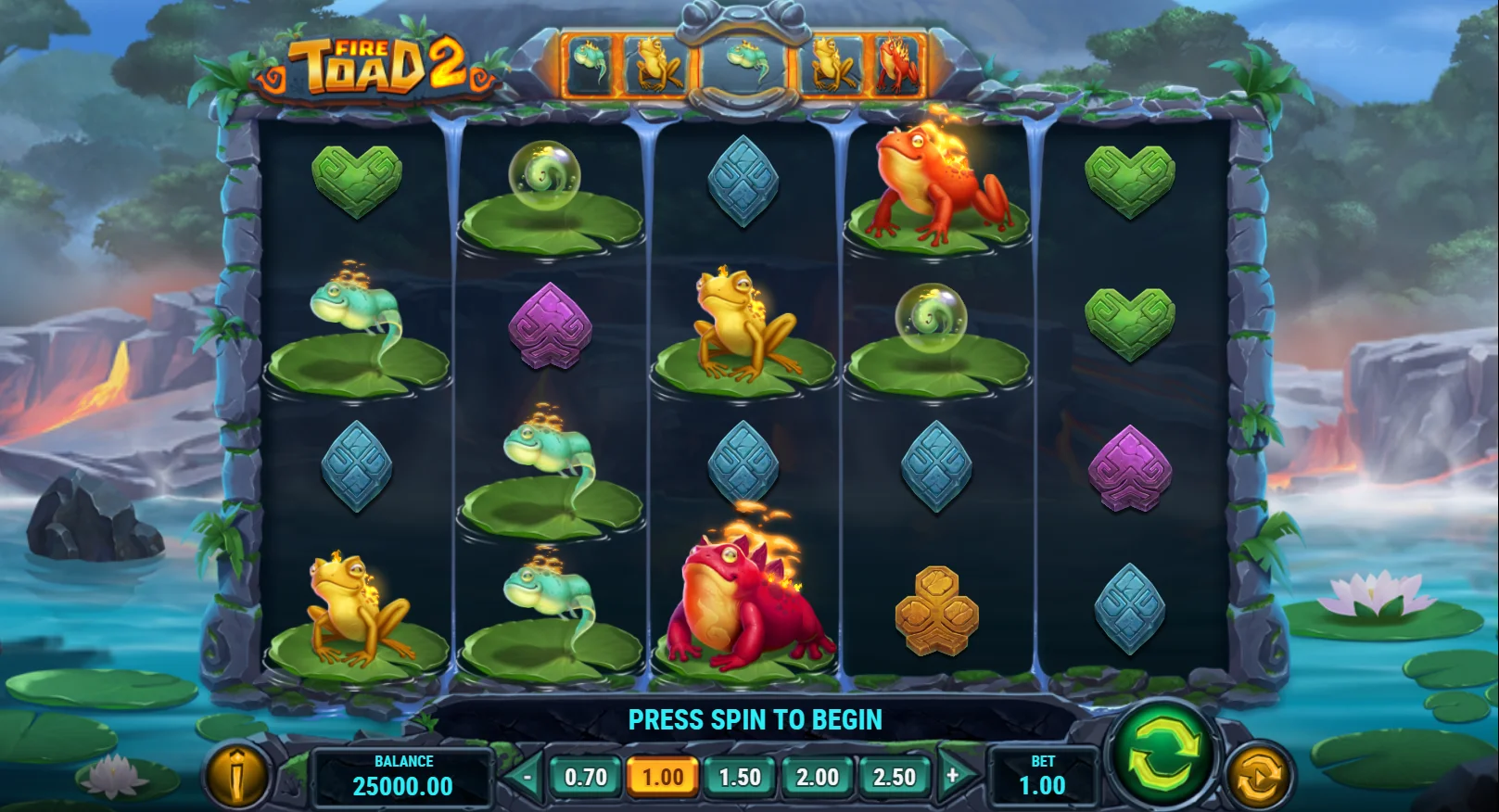Pick the 2.00 bet amount
1499x812 pixels.
tap(817, 777)
